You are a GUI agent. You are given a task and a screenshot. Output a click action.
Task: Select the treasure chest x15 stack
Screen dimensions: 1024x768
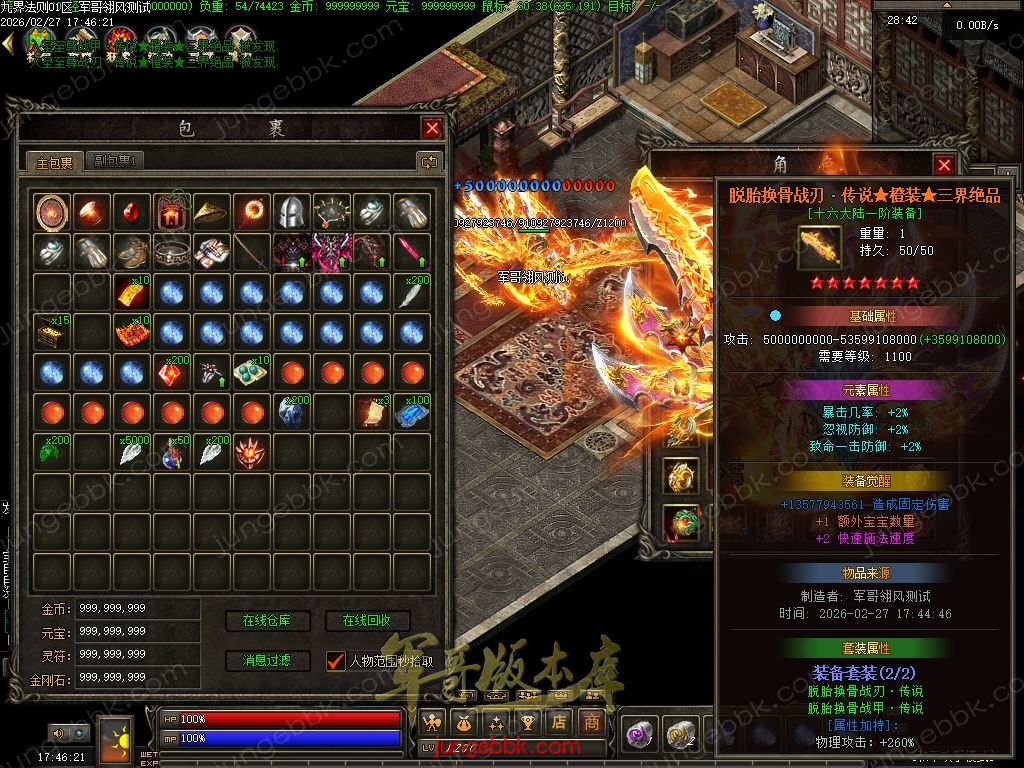coord(51,331)
